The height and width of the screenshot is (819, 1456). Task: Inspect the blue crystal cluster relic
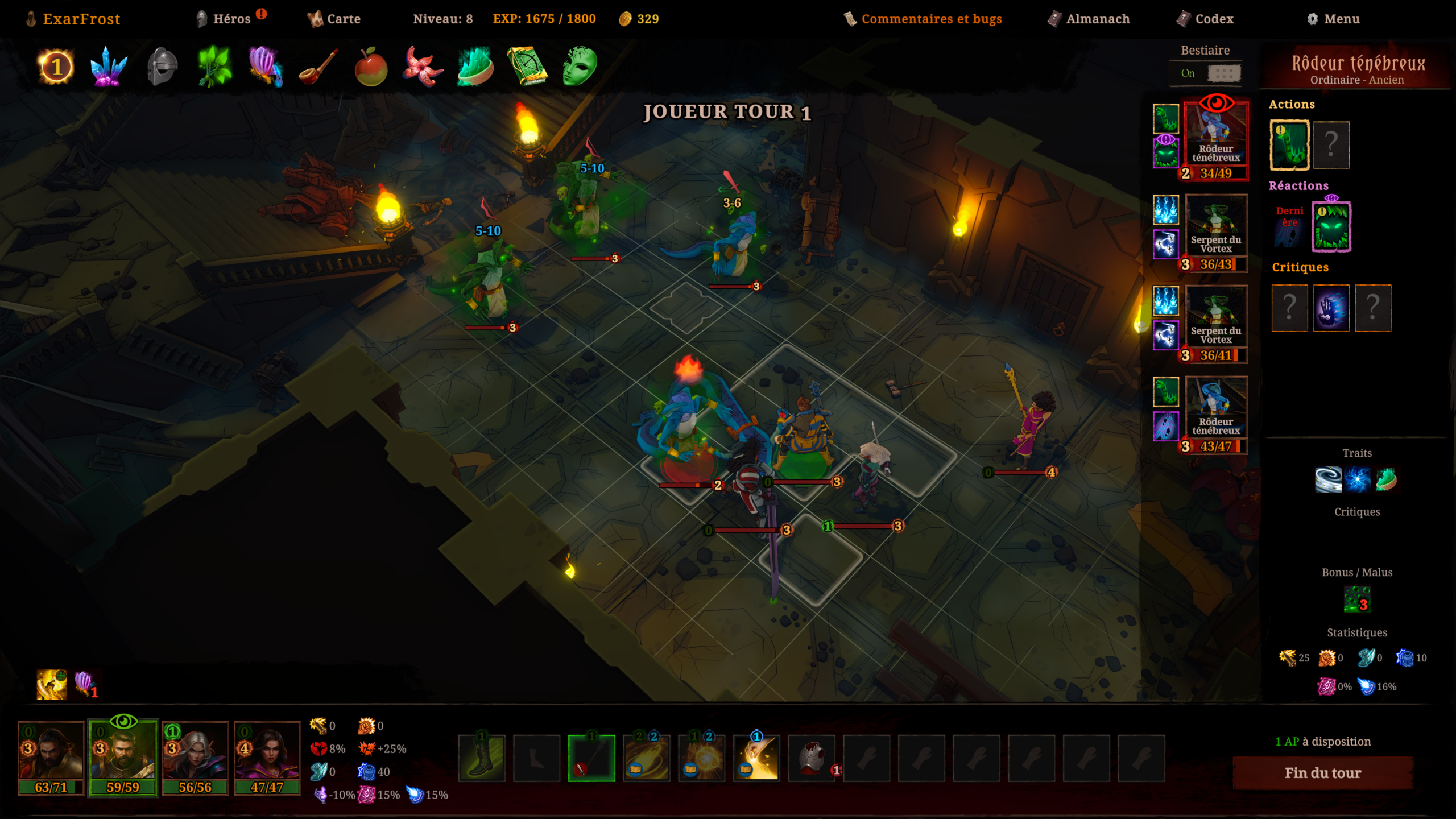pyautogui.click(x=108, y=67)
